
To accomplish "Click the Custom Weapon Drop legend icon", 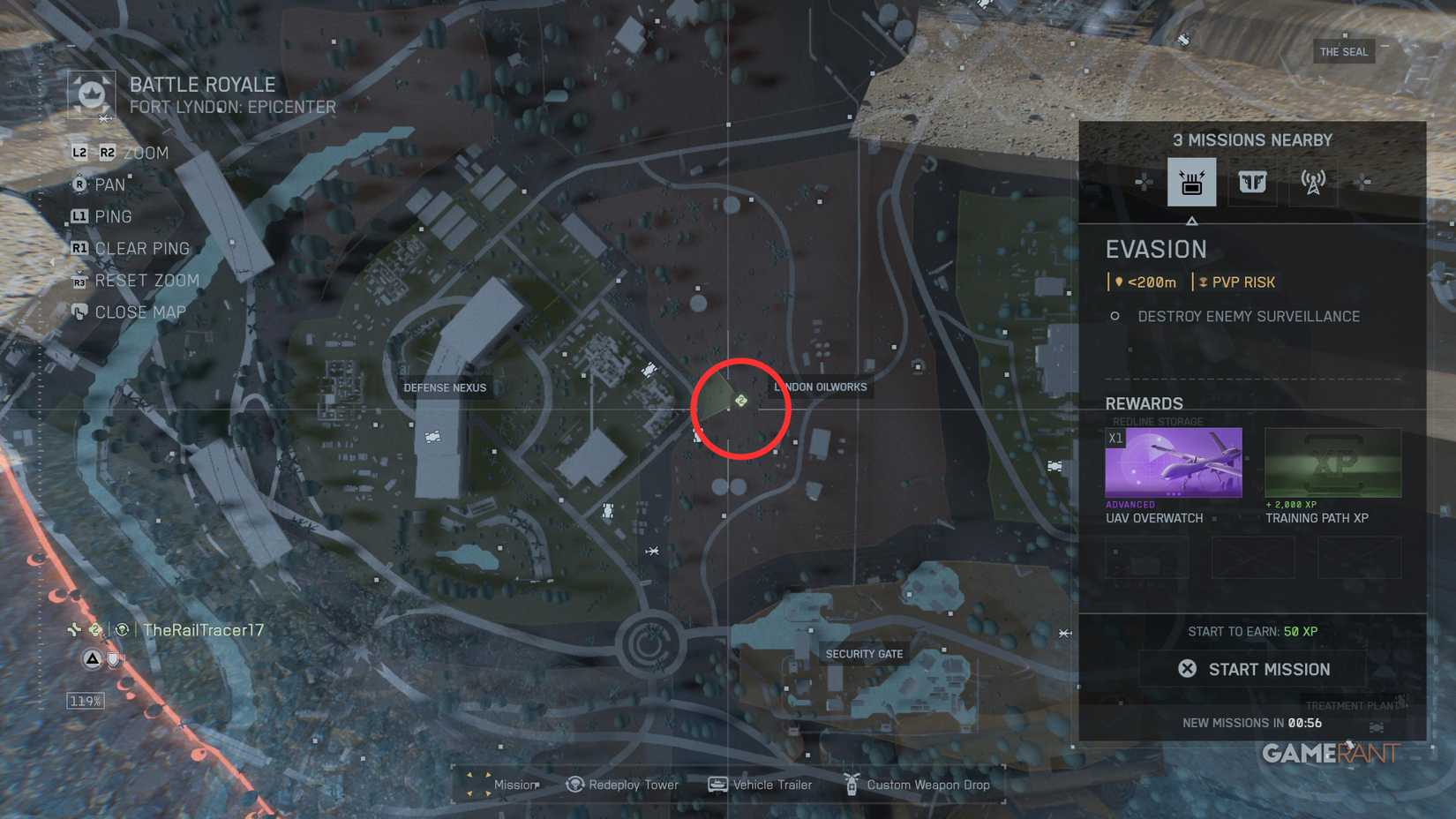I will pyautogui.click(x=852, y=785).
